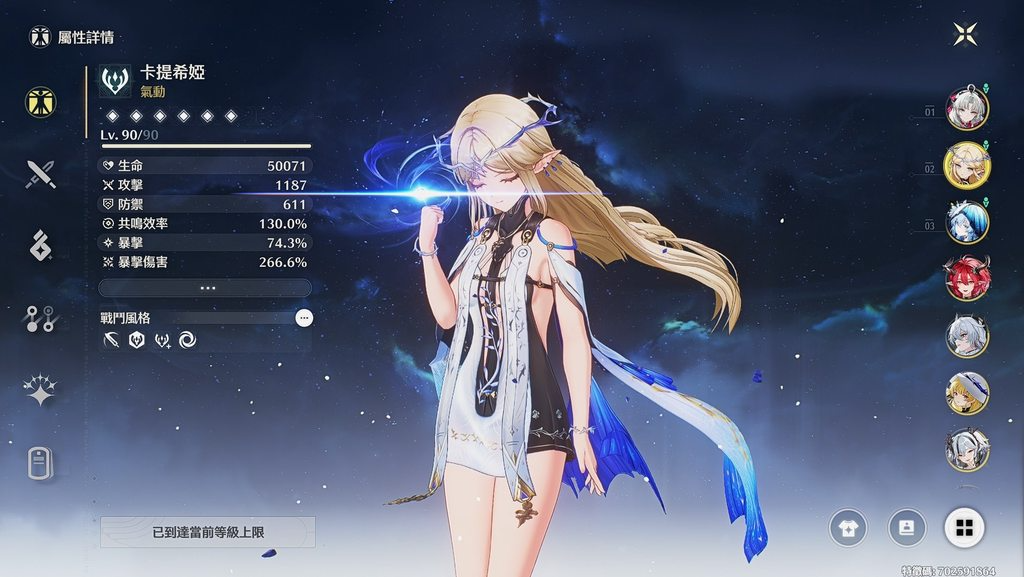Open the rounded card-shaped bottom tab
Screen dimensions: 1024x577
point(41,463)
